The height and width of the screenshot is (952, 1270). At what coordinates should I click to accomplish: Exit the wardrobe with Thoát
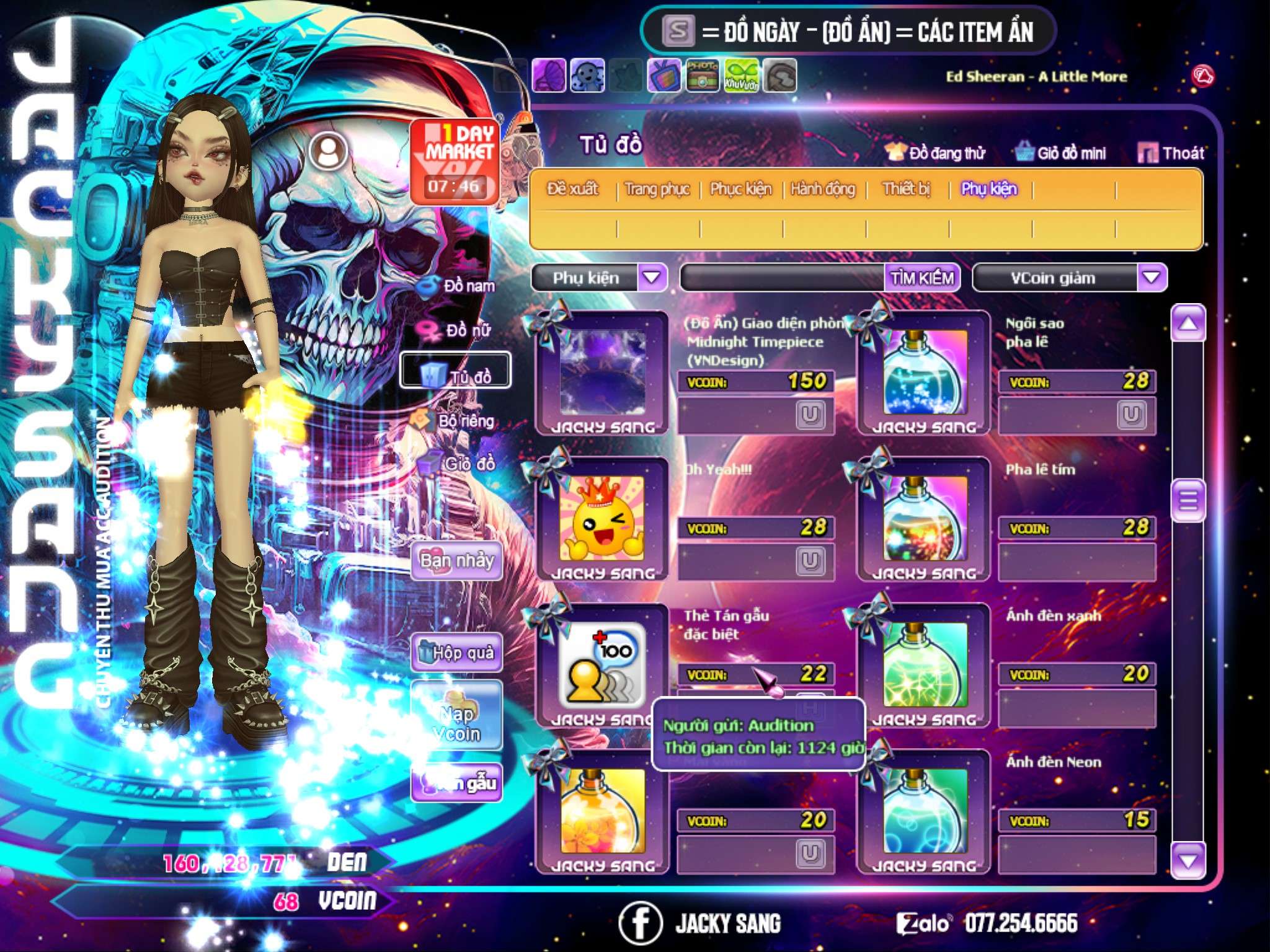tap(1171, 153)
